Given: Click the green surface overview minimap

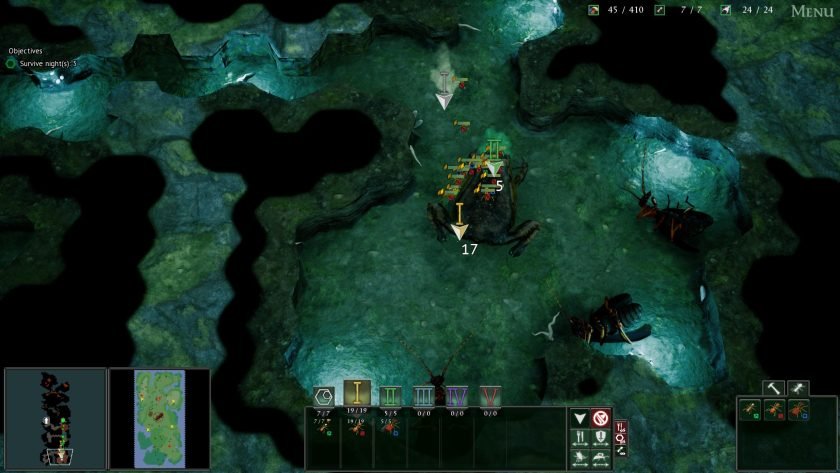Looking at the screenshot, I should (x=159, y=418).
